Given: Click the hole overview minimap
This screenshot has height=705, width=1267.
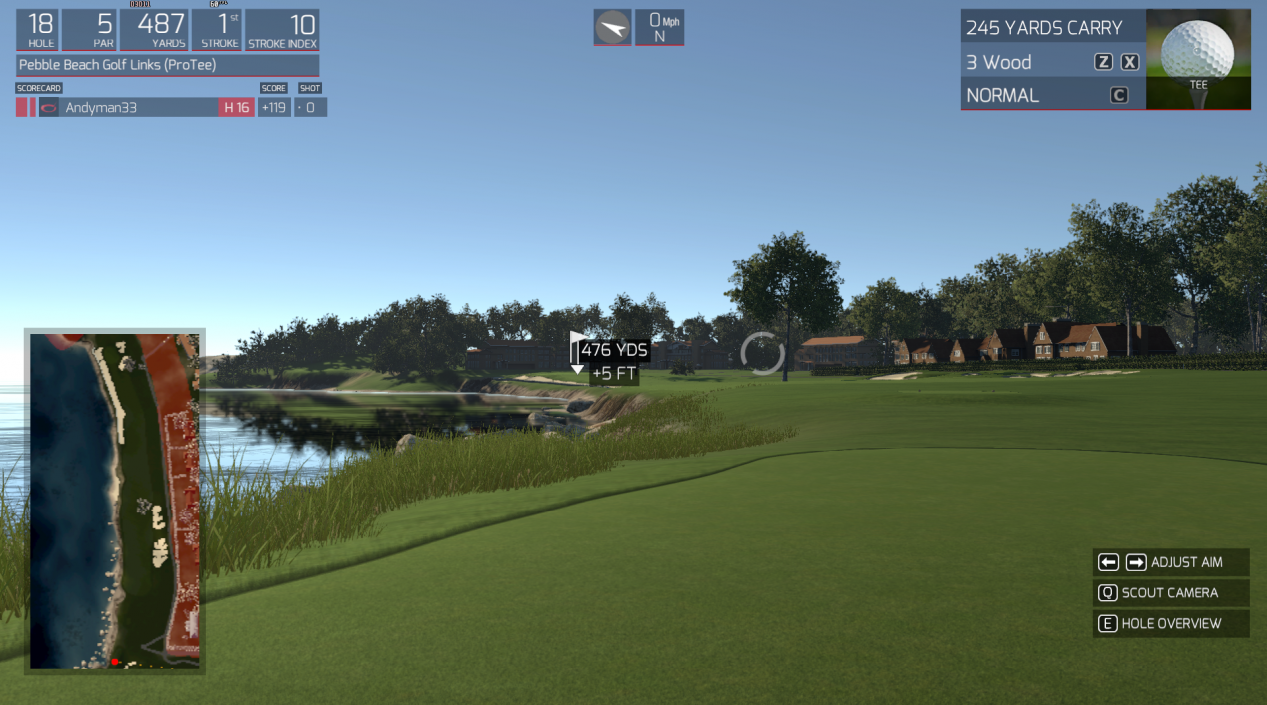Looking at the screenshot, I should tap(115, 501).
